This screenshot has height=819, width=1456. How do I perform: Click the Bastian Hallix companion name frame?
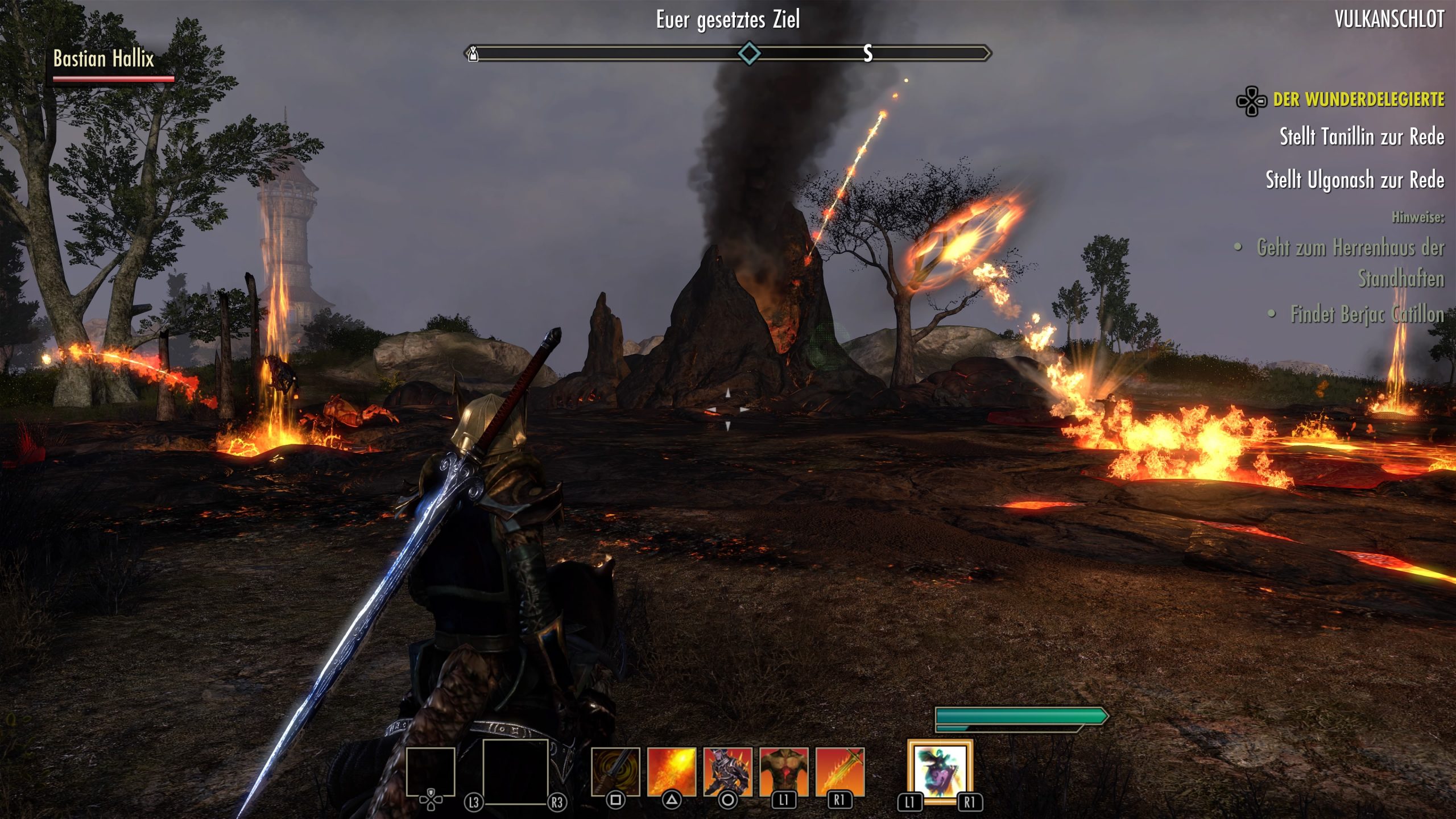pos(104,59)
